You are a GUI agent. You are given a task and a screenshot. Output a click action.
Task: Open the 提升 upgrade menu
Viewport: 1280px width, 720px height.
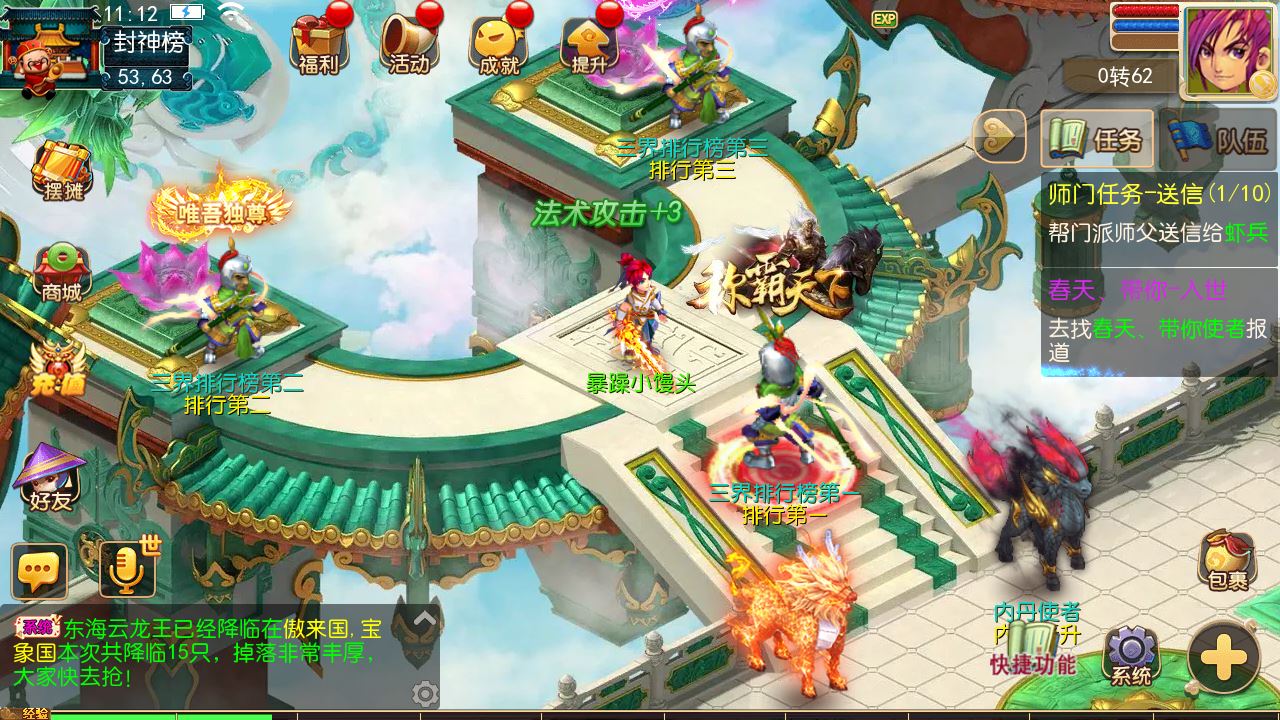tap(590, 45)
